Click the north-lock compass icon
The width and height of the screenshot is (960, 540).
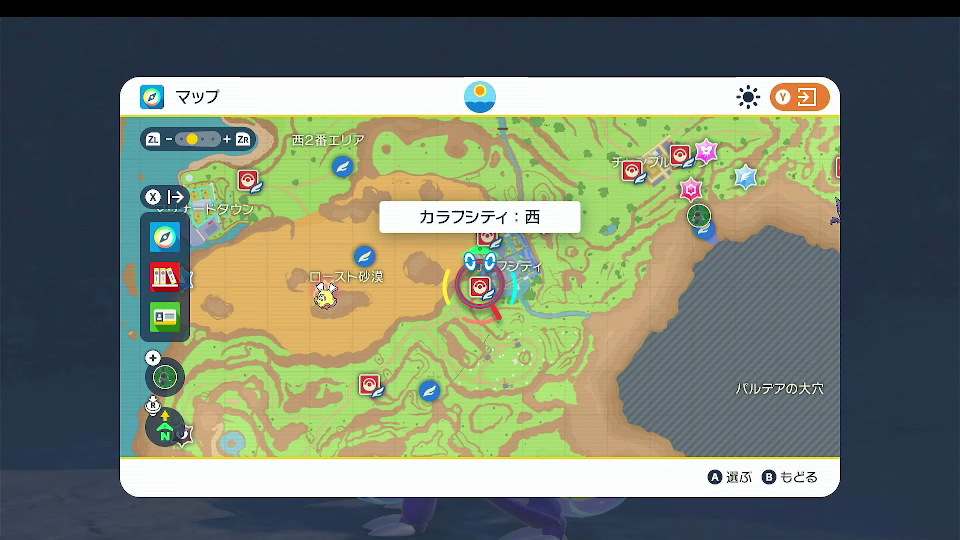tap(165, 428)
